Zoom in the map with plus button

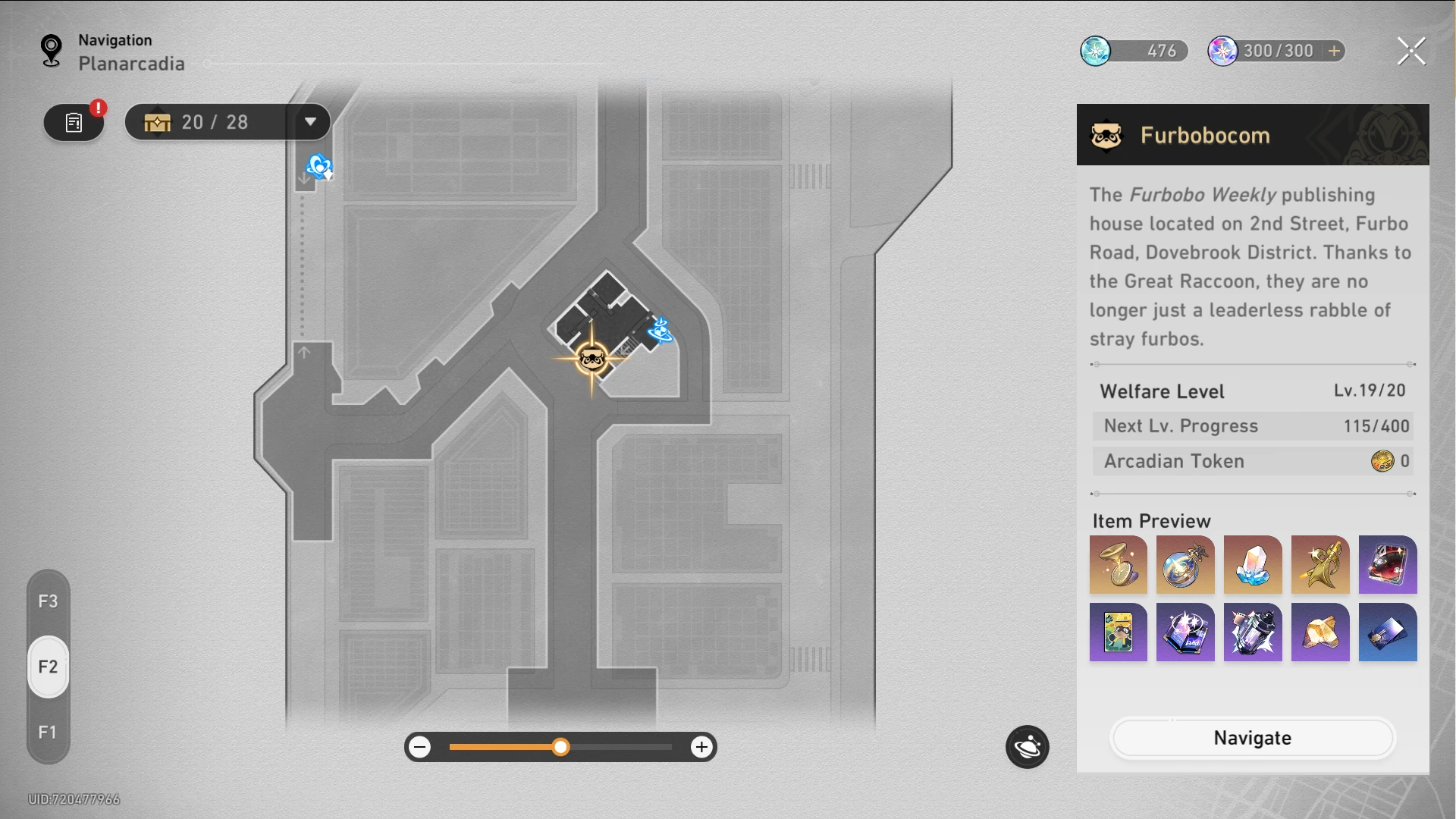(x=701, y=747)
